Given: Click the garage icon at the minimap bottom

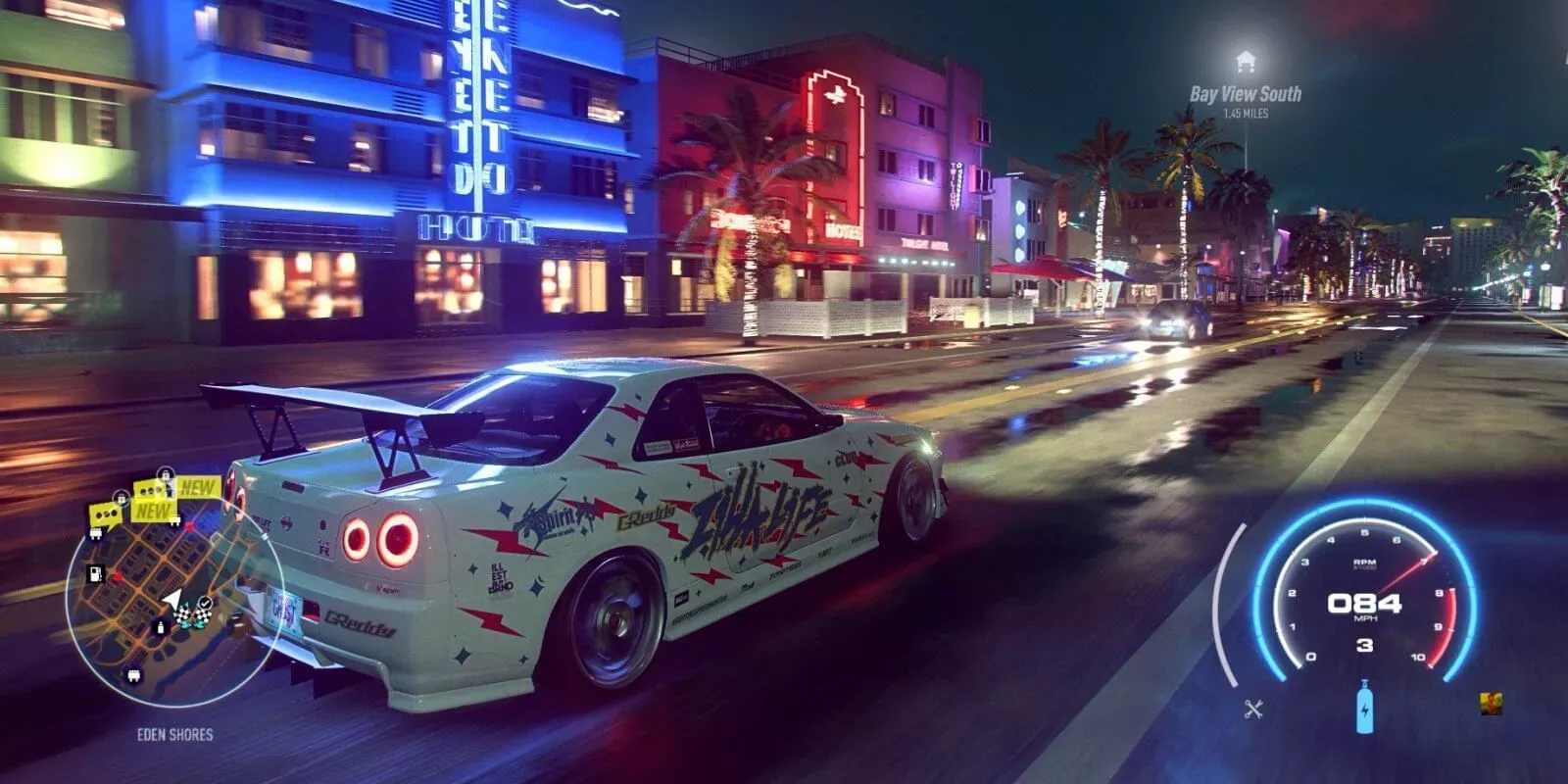Looking at the screenshot, I should pos(133,675).
